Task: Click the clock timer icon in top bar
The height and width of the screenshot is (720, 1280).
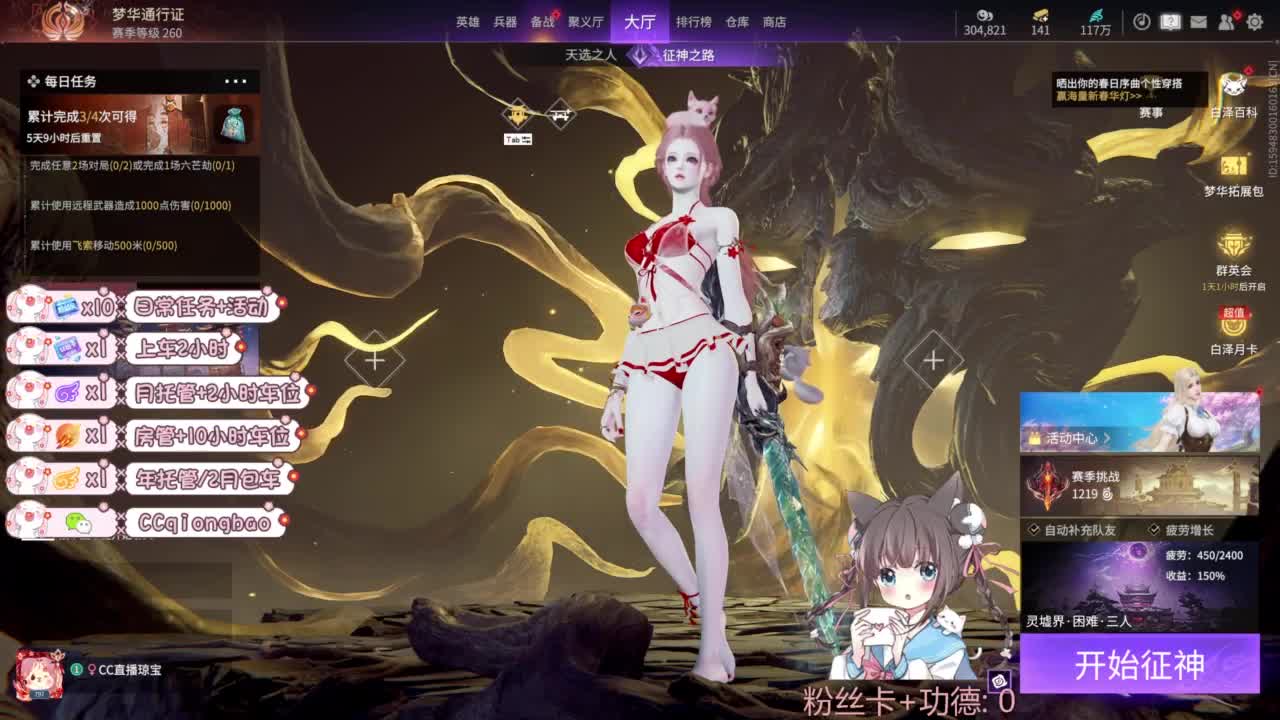Action: pos(1141,22)
